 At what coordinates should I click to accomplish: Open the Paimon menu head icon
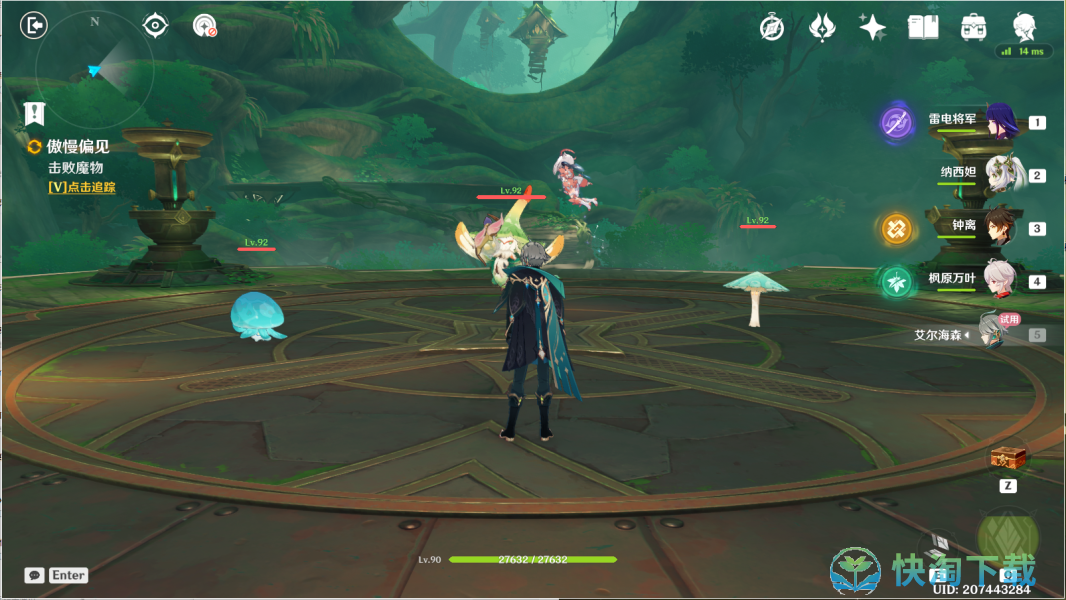click(x=1023, y=27)
